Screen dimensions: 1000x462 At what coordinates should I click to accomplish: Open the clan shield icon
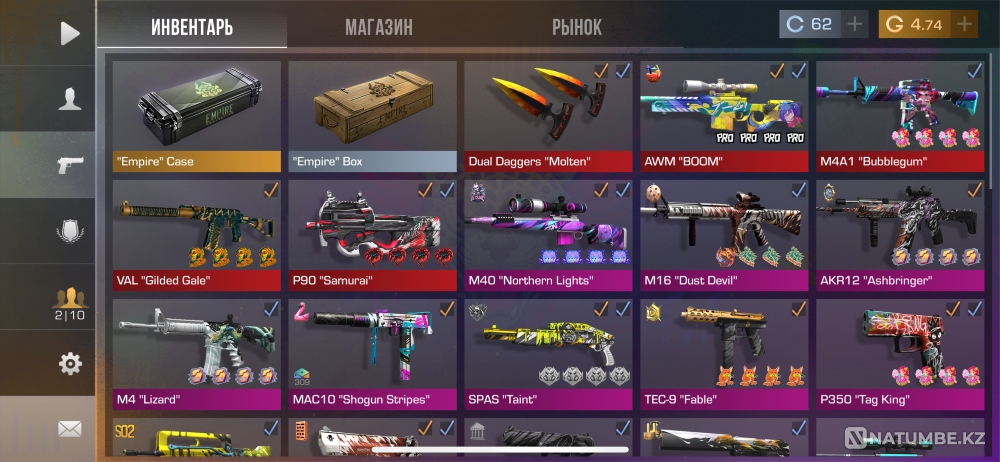(69, 230)
